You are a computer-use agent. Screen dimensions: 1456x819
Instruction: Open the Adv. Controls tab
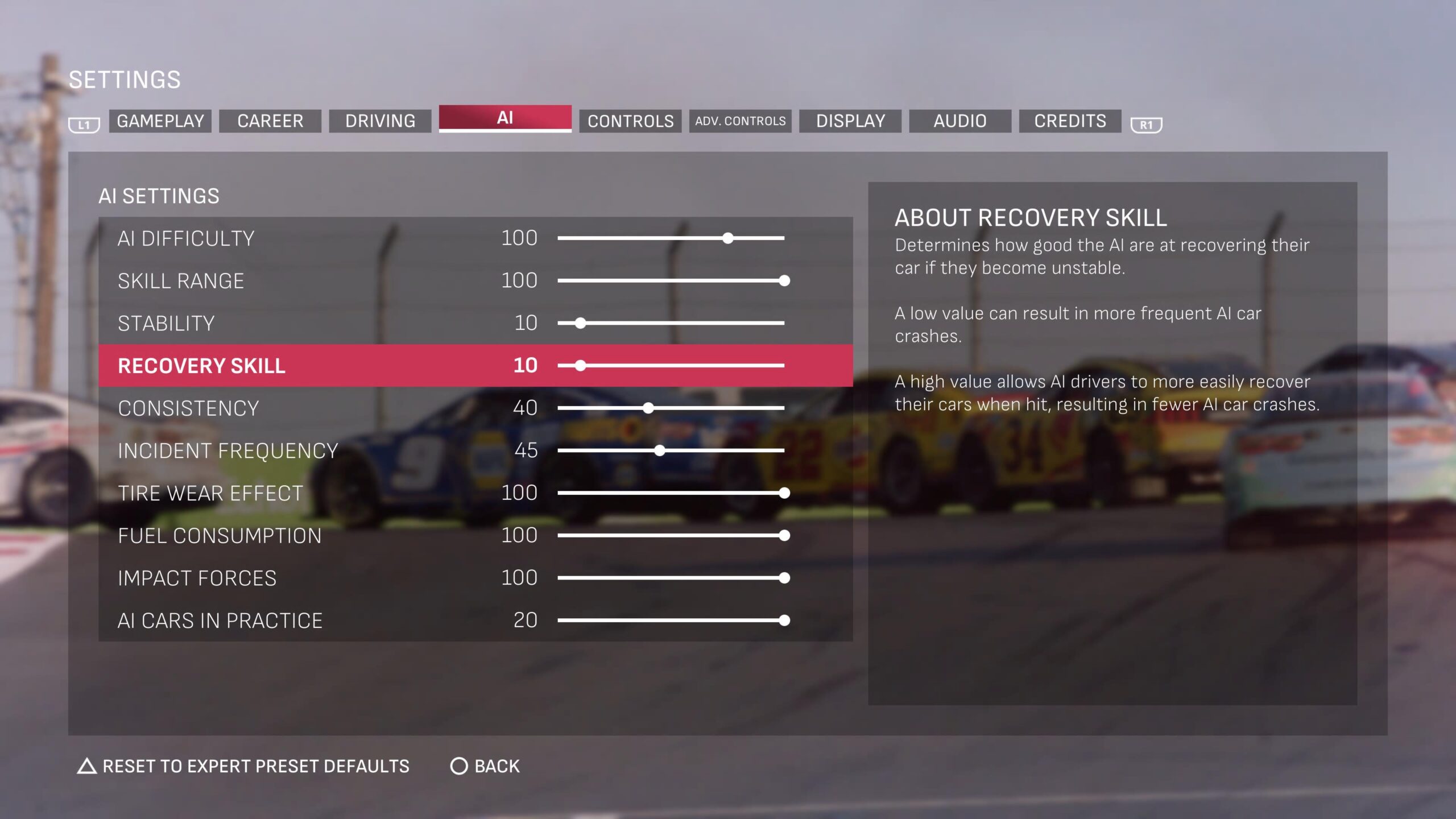point(740,121)
